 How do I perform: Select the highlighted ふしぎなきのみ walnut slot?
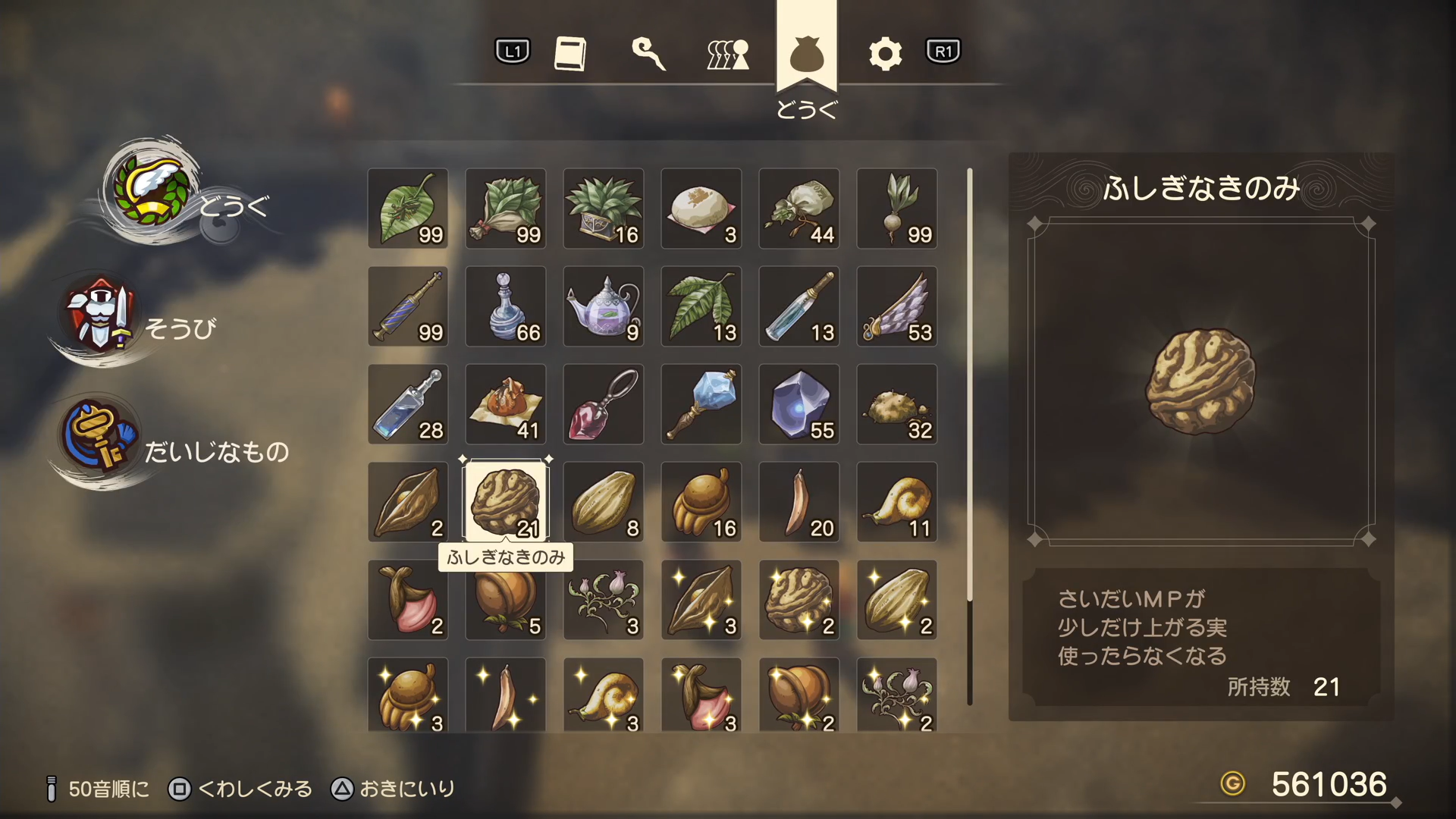(x=506, y=502)
